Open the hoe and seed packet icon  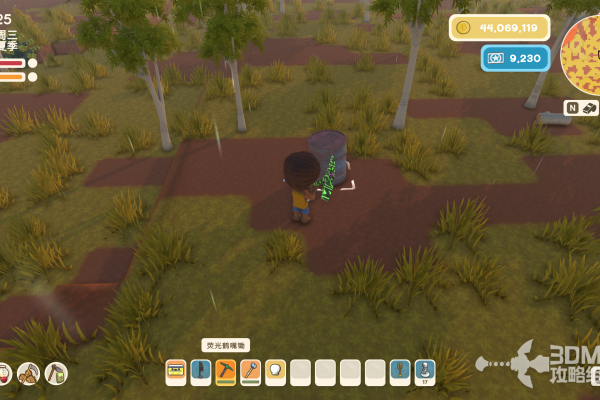click(x=56, y=374)
